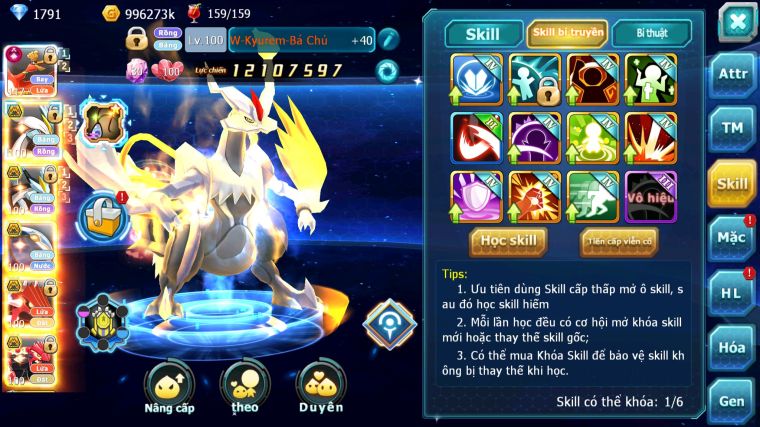Image resolution: width=760 pixels, height=427 pixels.
Task: Open the Mặc side tab
Action: coord(733,237)
